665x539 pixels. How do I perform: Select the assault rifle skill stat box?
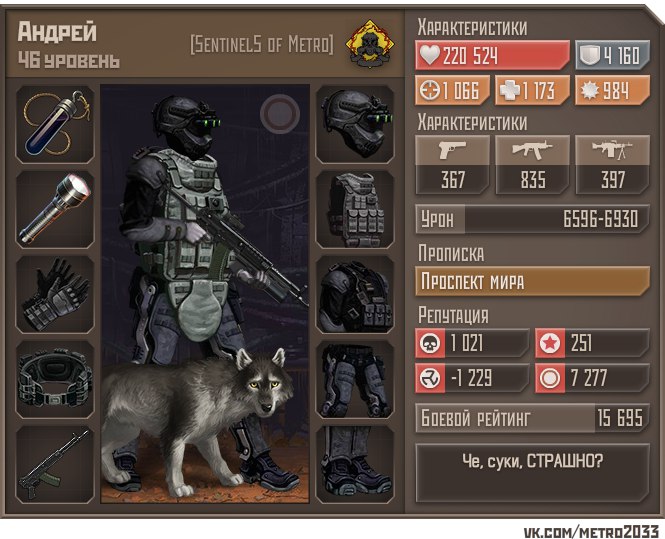pyautogui.click(x=532, y=164)
